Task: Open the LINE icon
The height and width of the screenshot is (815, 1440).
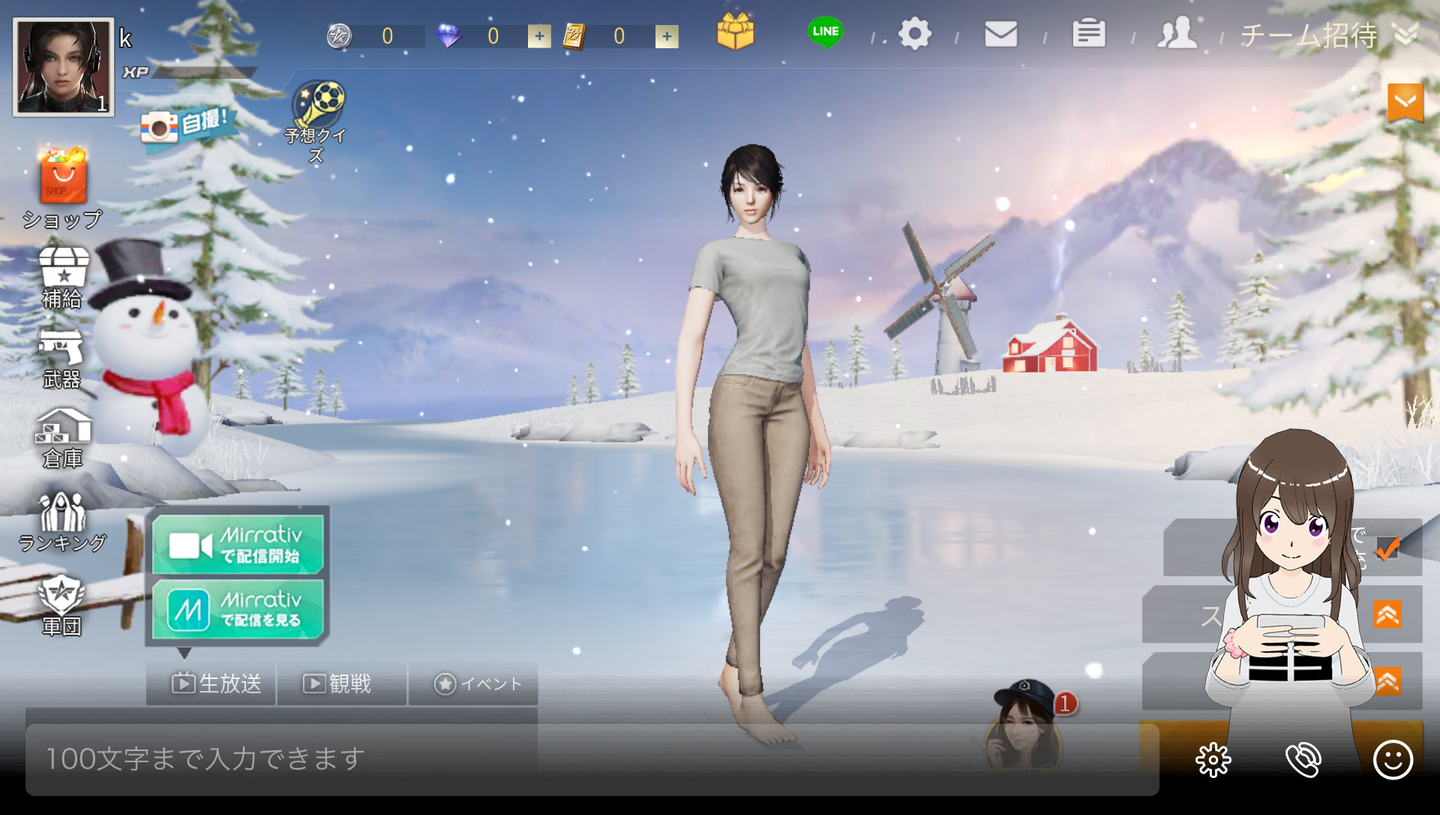Action: pos(825,32)
